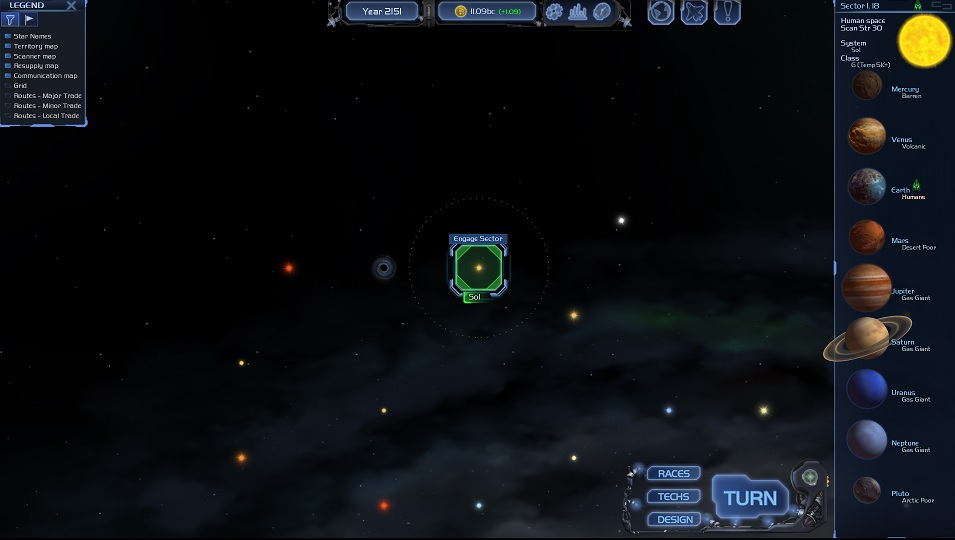Screen dimensions: 955x540
Task: Toggle the Resupply map overlay
Action: (8, 66)
